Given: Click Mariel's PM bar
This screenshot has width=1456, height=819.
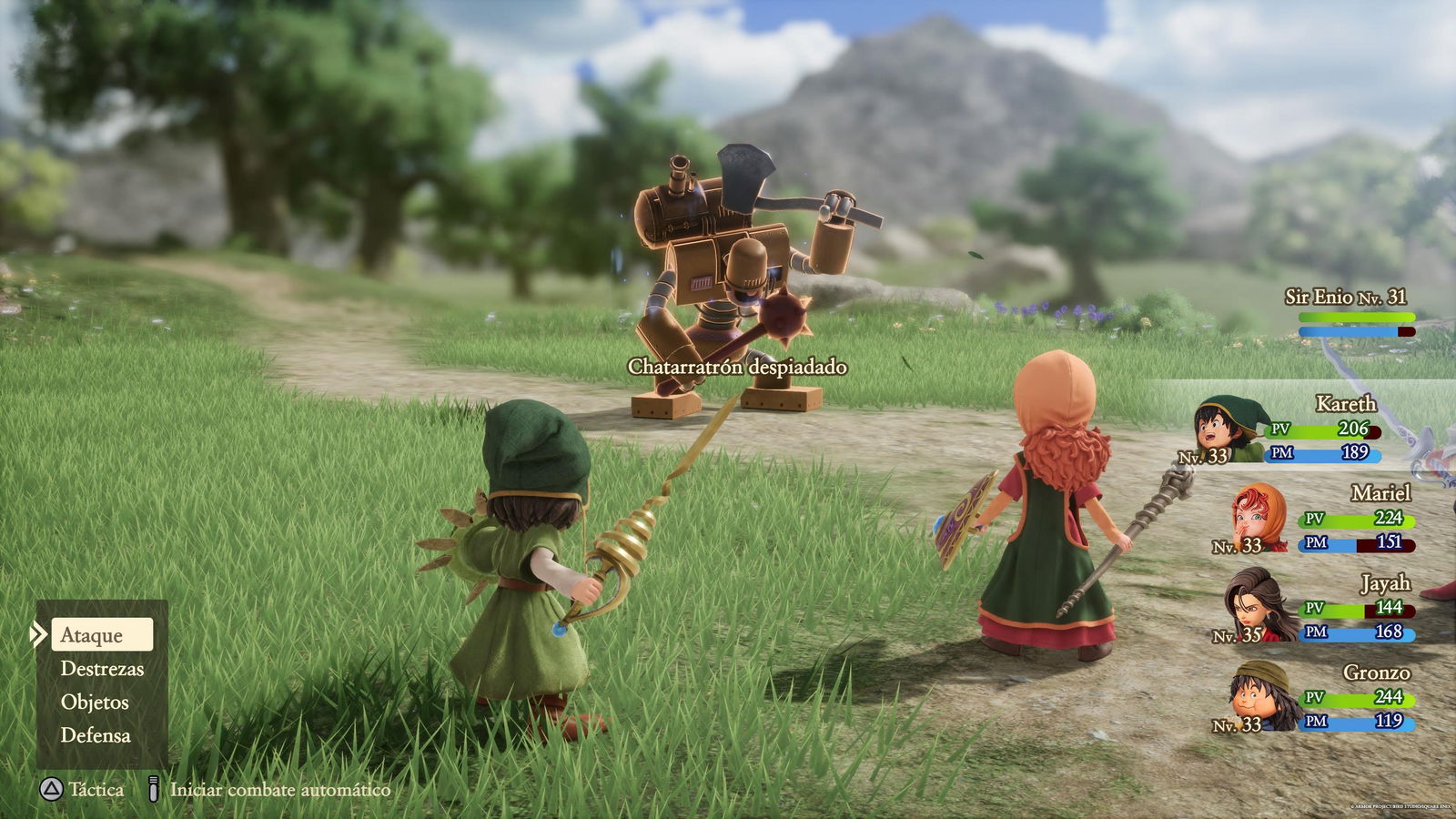Looking at the screenshot, I should coord(1356,544).
